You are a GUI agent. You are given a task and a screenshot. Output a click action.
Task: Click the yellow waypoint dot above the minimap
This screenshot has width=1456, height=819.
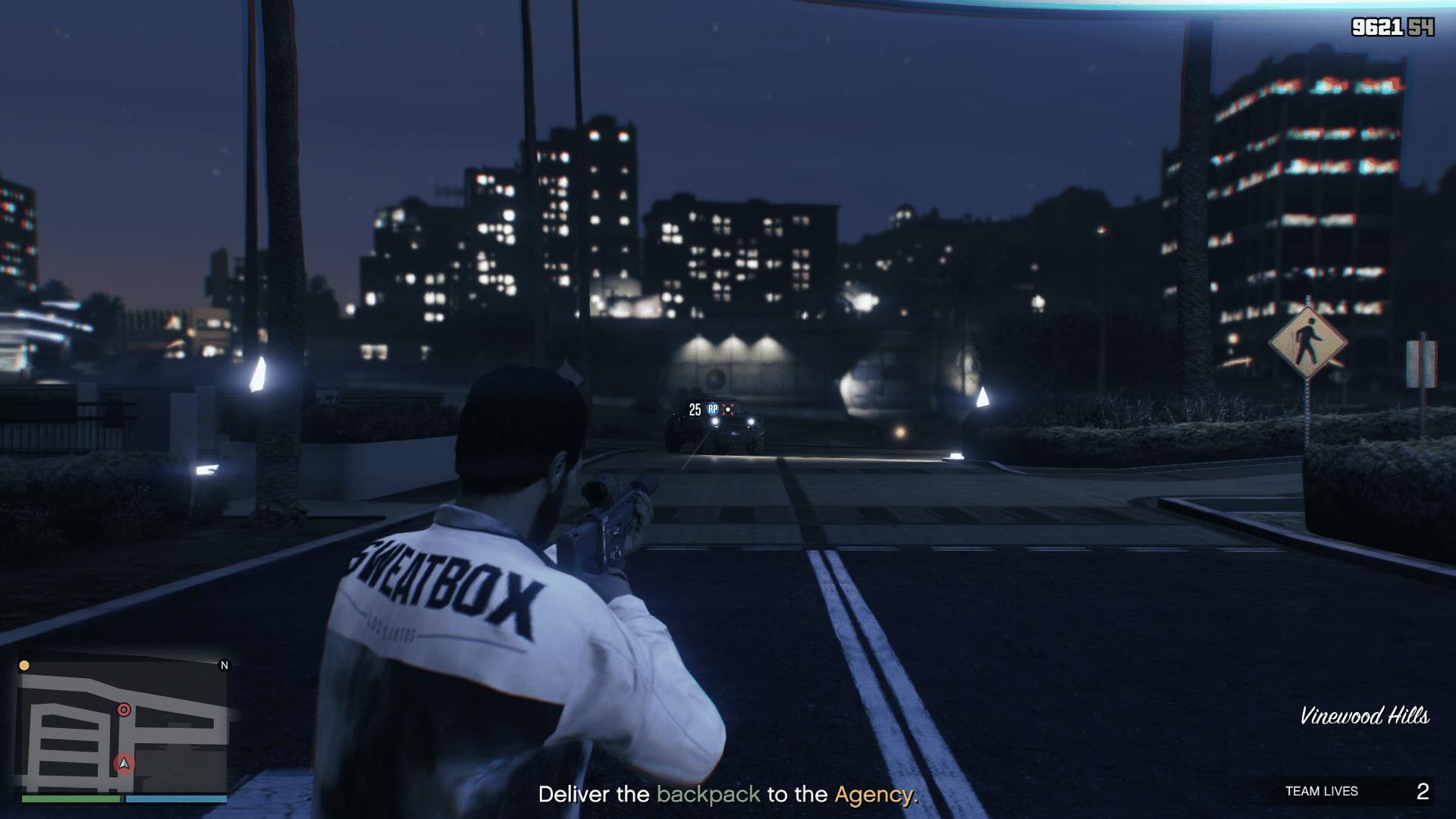click(24, 666)
